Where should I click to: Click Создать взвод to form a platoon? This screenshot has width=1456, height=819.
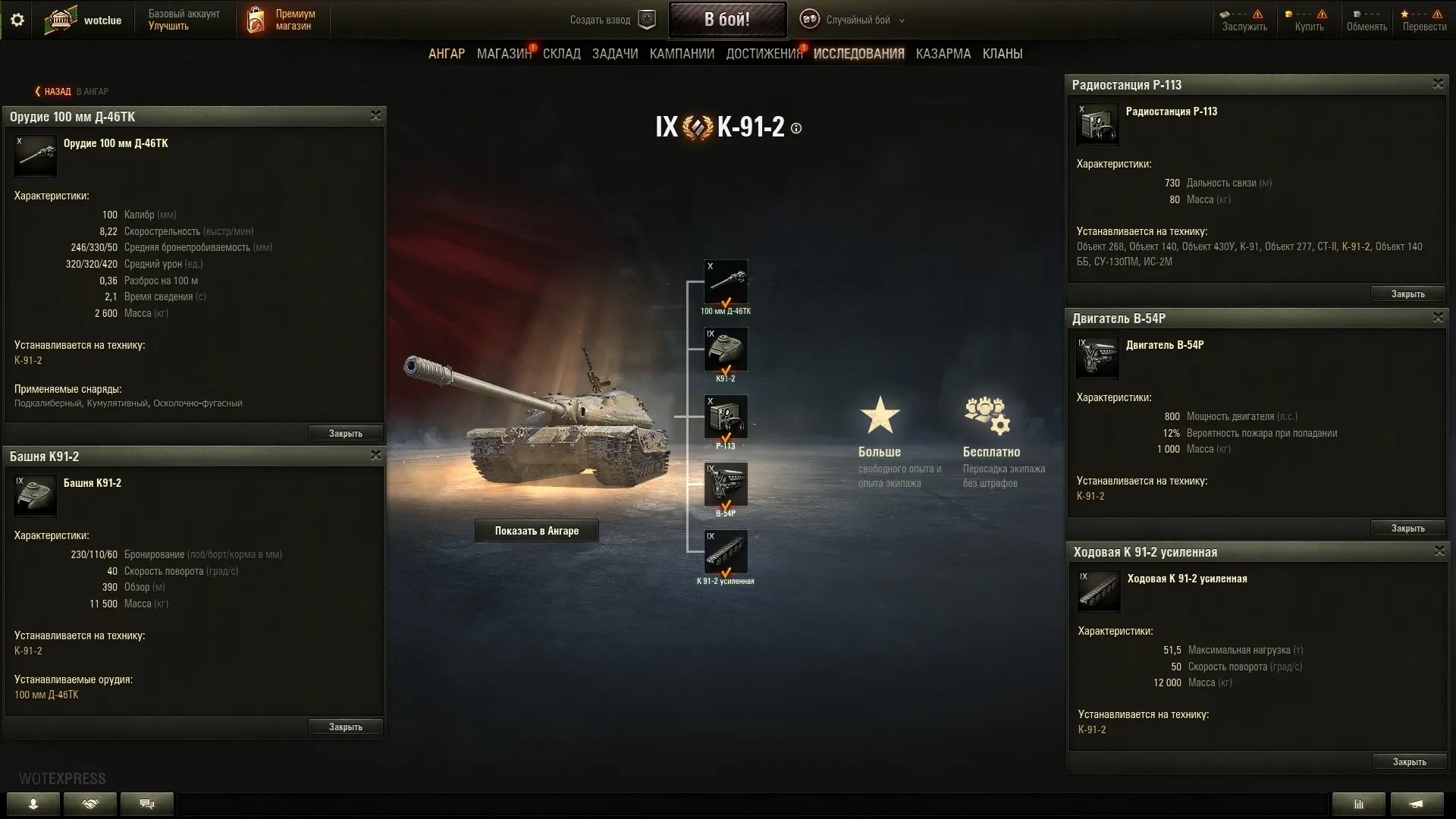pyautogui.click(x=611, y=20)
